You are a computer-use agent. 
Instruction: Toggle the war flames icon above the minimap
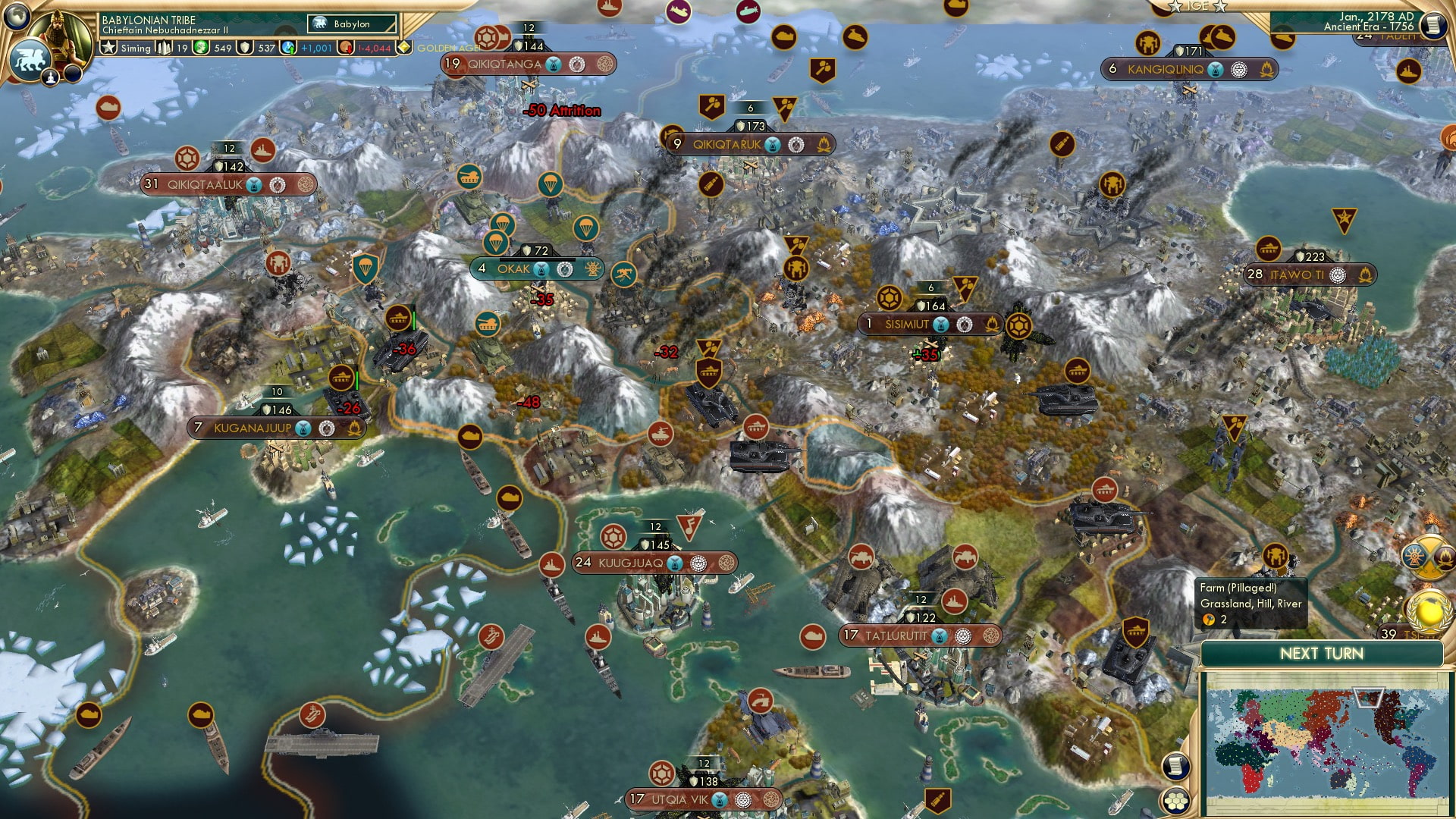[1445, 560]
